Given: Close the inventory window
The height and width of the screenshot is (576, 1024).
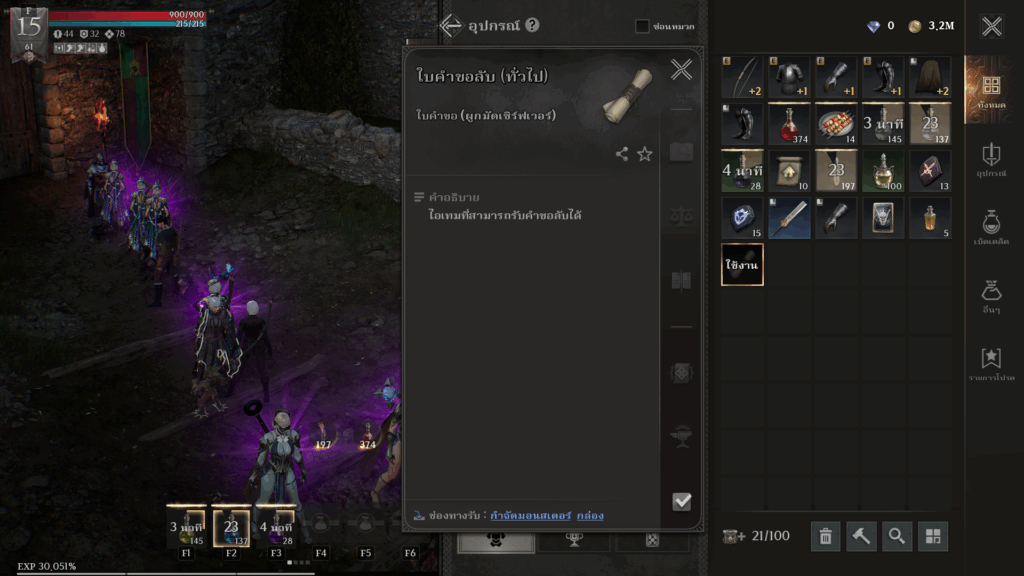Looking at the screenshot, I should [991, 26].
